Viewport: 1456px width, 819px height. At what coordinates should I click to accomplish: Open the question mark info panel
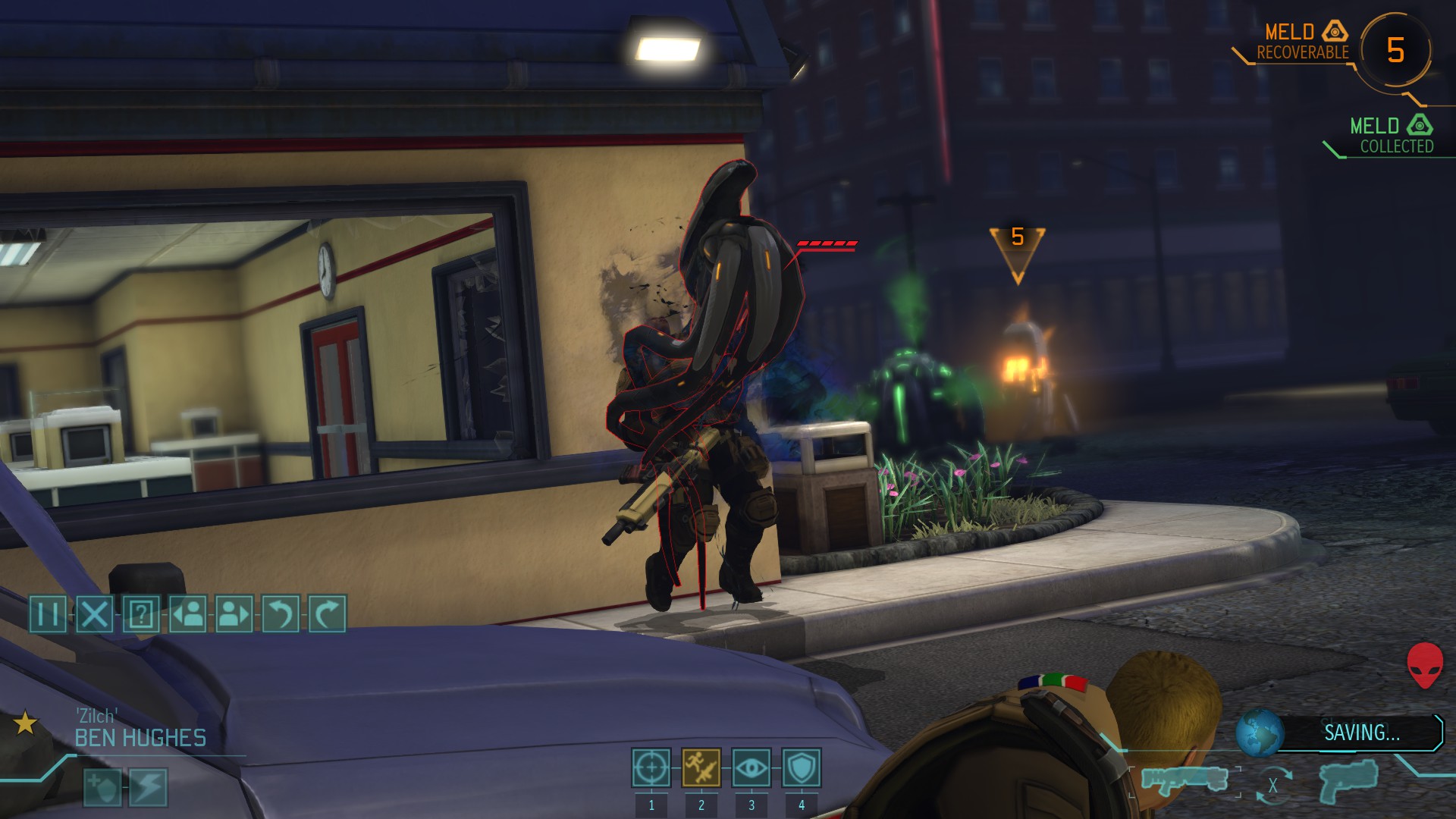(x=141, y=613)
